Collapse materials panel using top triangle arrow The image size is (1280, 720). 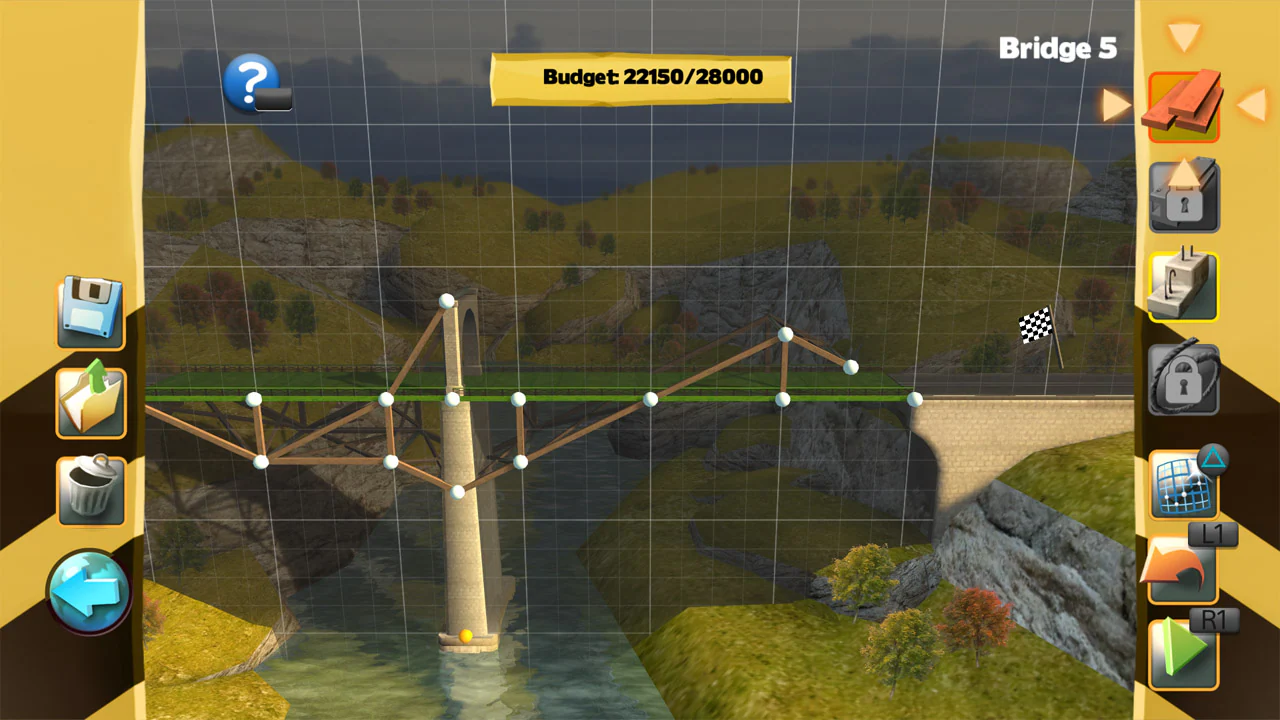pos(1184,35)
